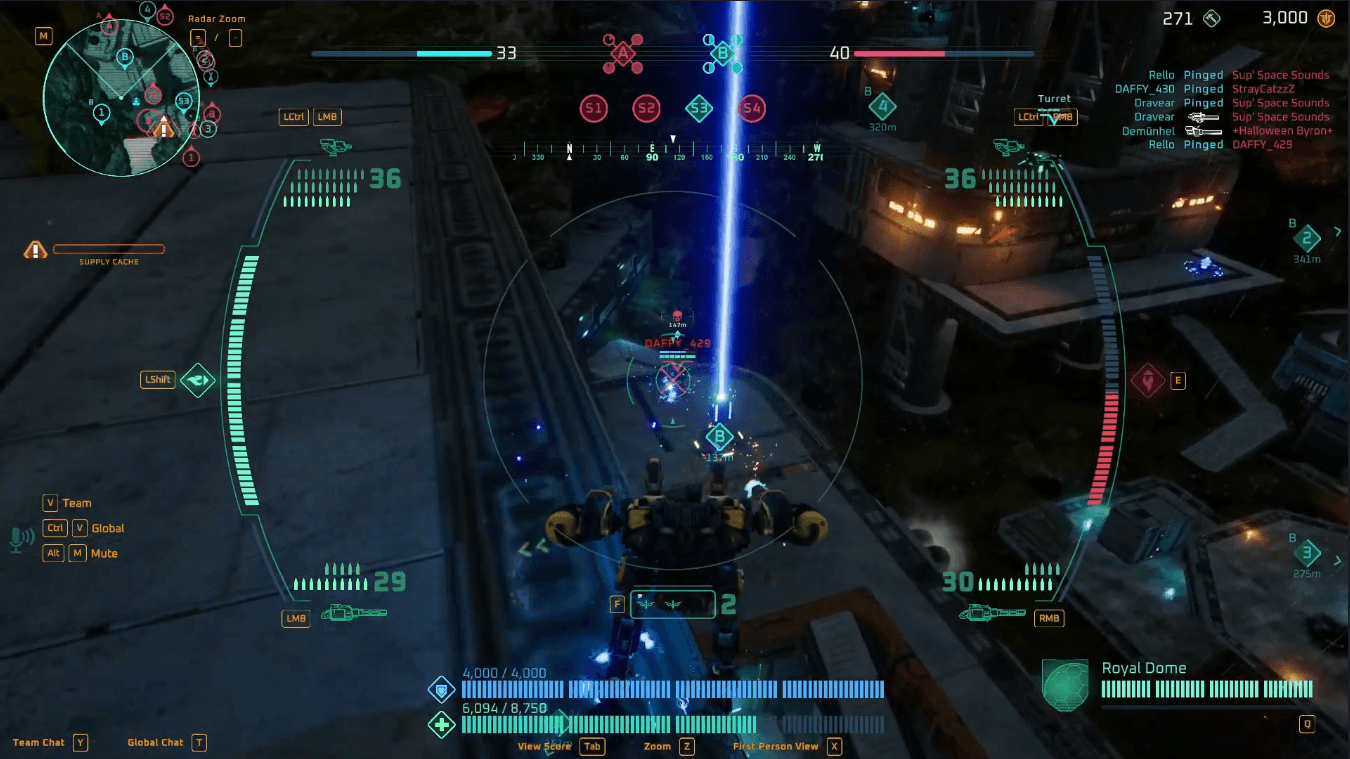Click the objective marker 3 at 275m
Screen dimensions: 1350x759
1306,553
